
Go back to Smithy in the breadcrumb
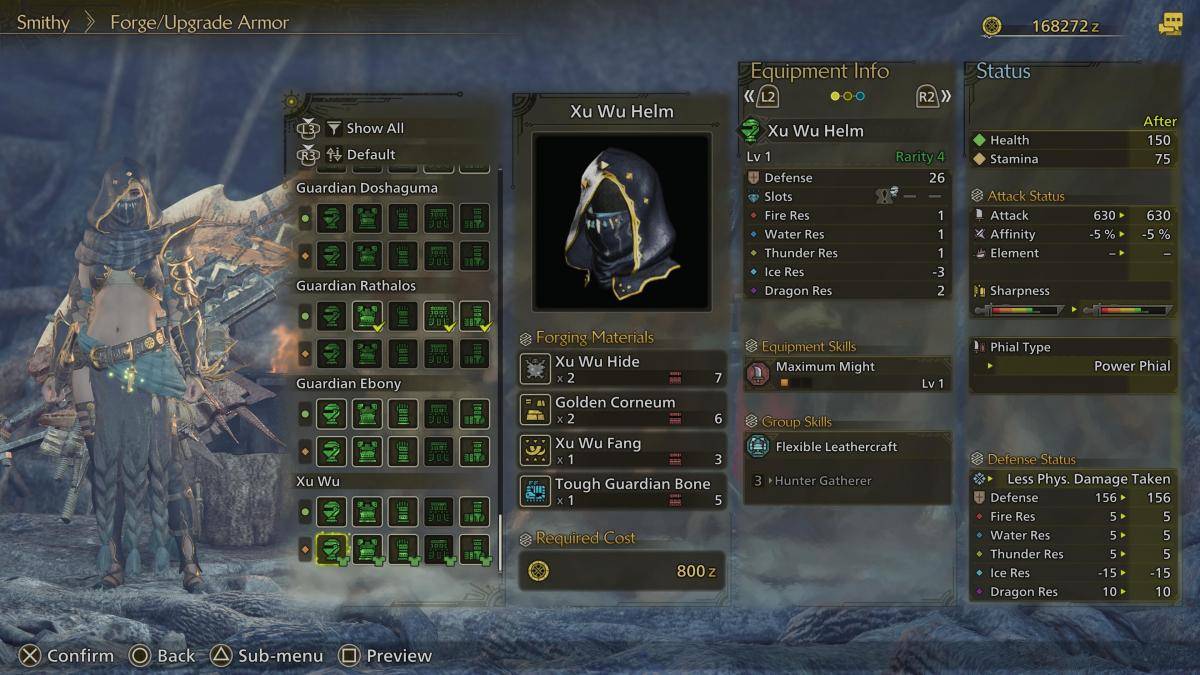click(x=42, y=21)
